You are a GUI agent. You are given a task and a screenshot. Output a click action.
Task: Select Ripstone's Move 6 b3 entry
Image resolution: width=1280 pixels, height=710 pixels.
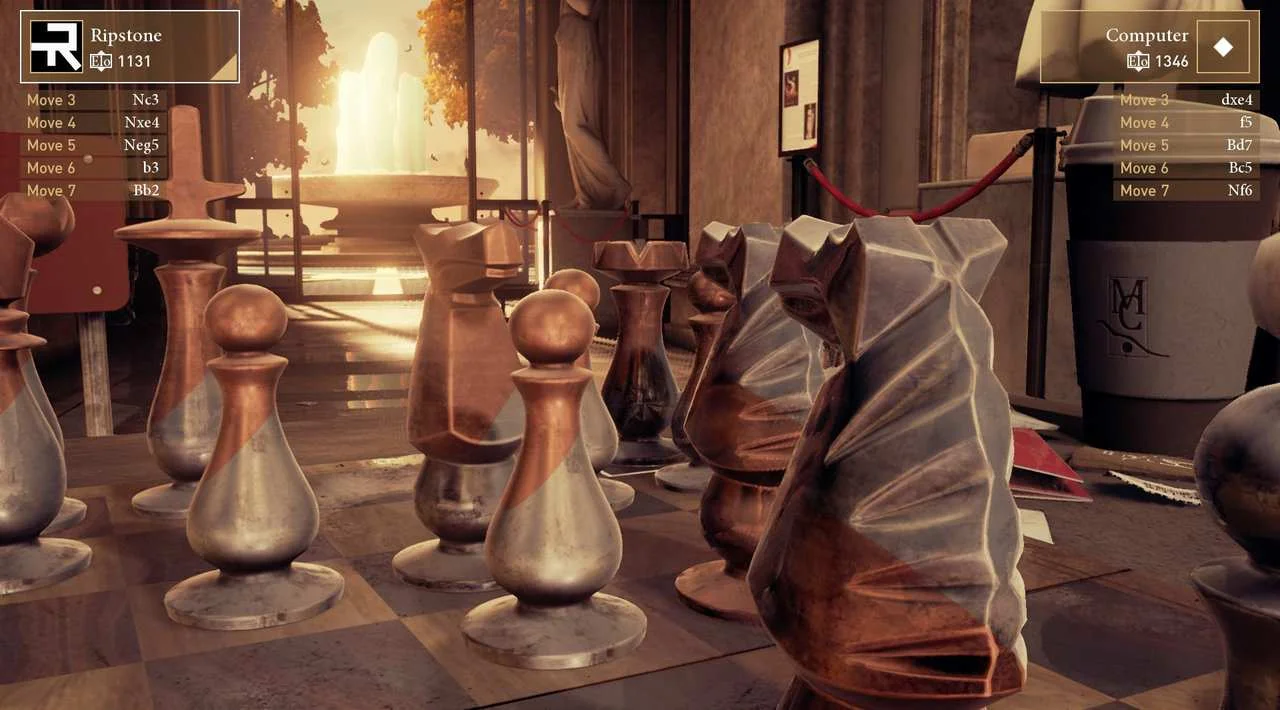[x=93, y=168]
